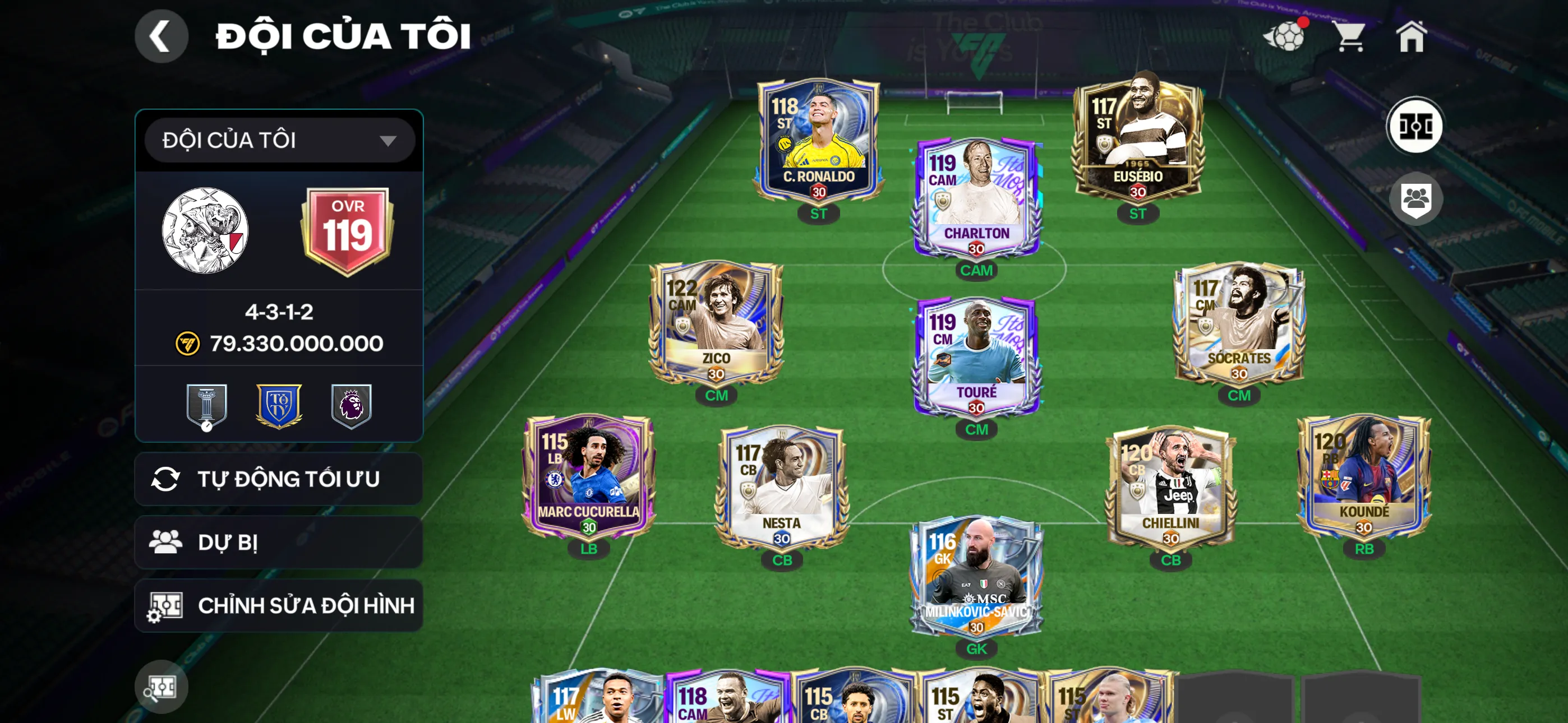Viewport: 1568px width, 723px height.
Task: Open the shopping cart store
Action: click(1350, 36)
